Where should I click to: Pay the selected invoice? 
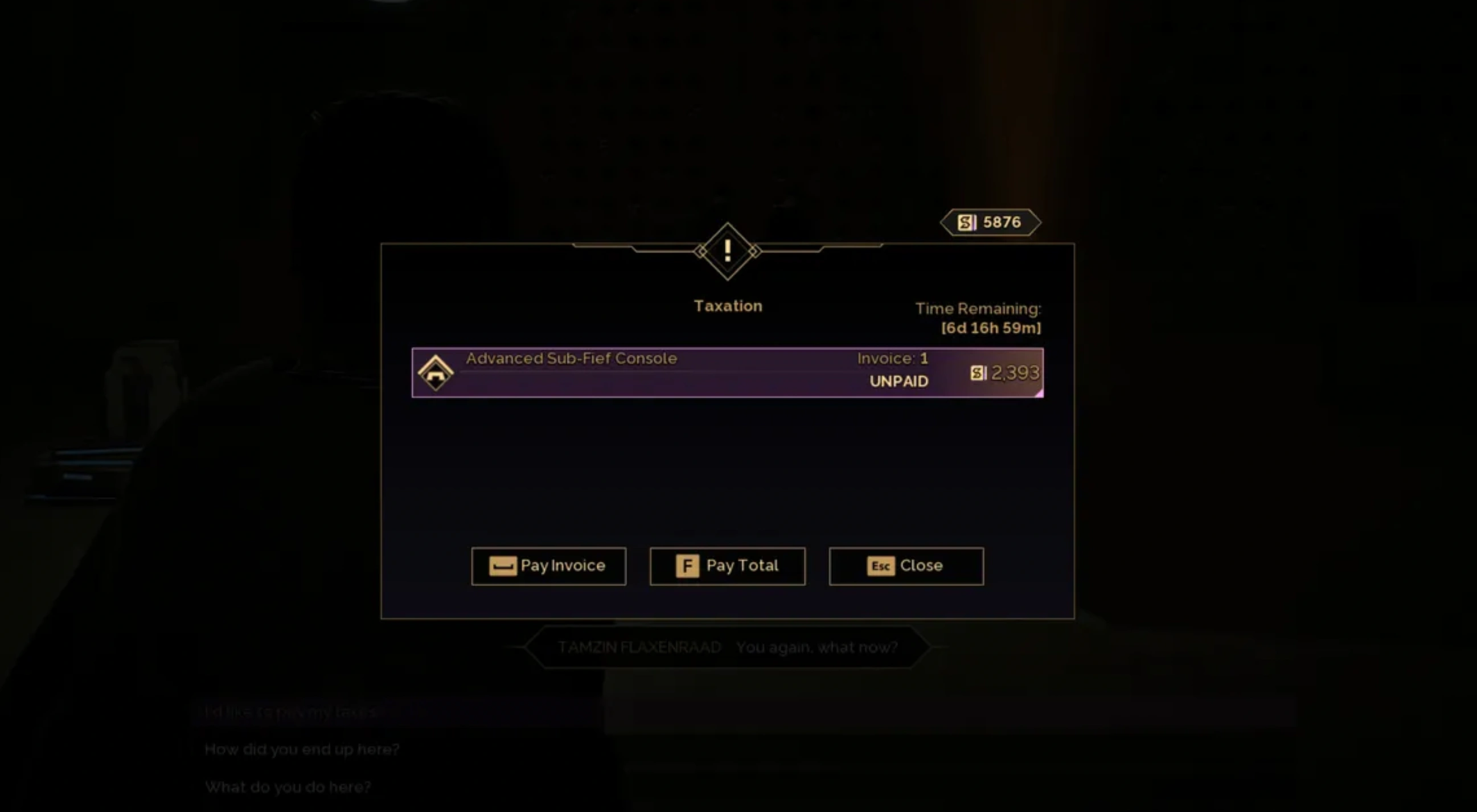point(548,566)
